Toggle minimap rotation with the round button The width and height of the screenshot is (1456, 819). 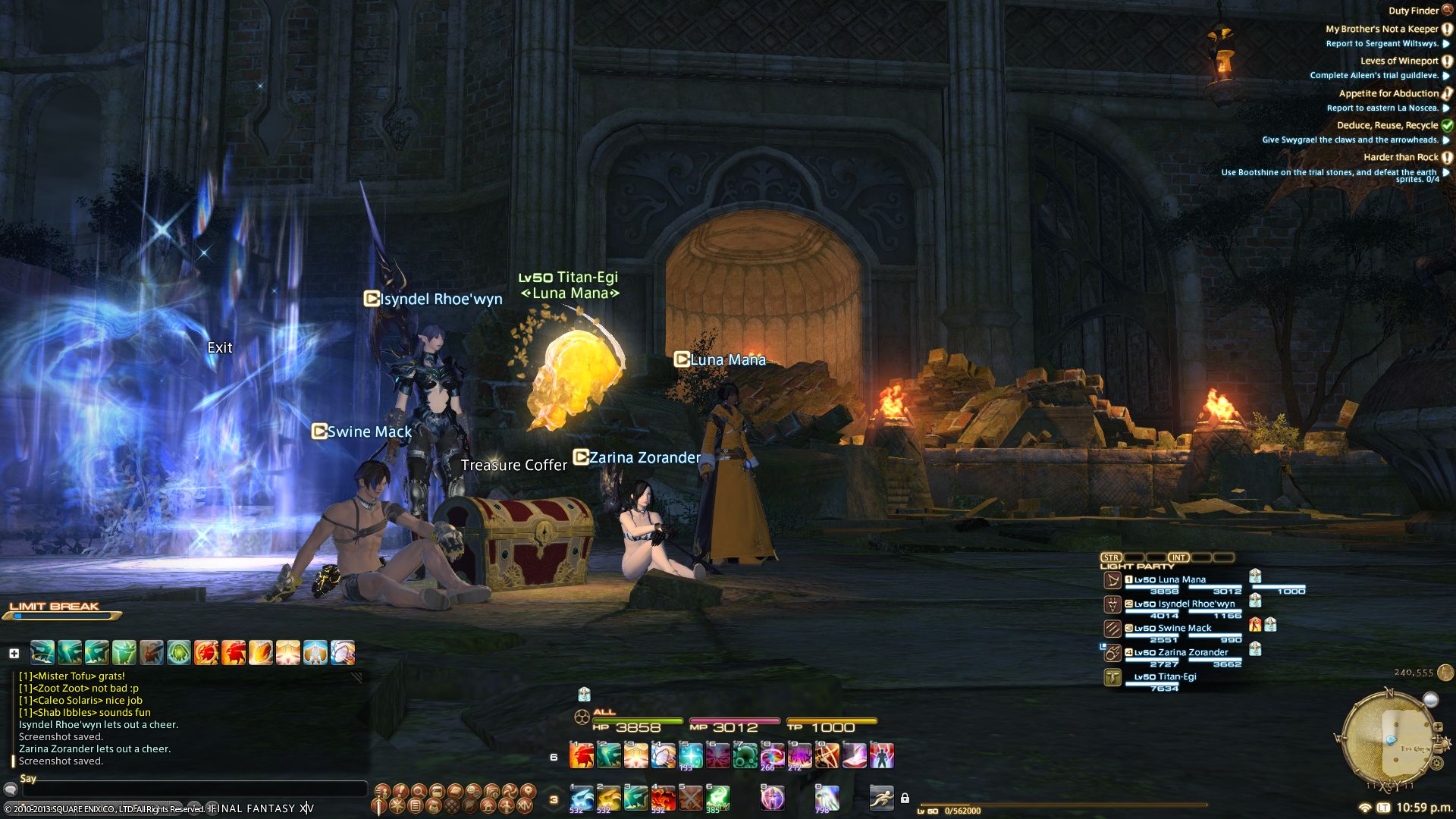(1430, 700)
